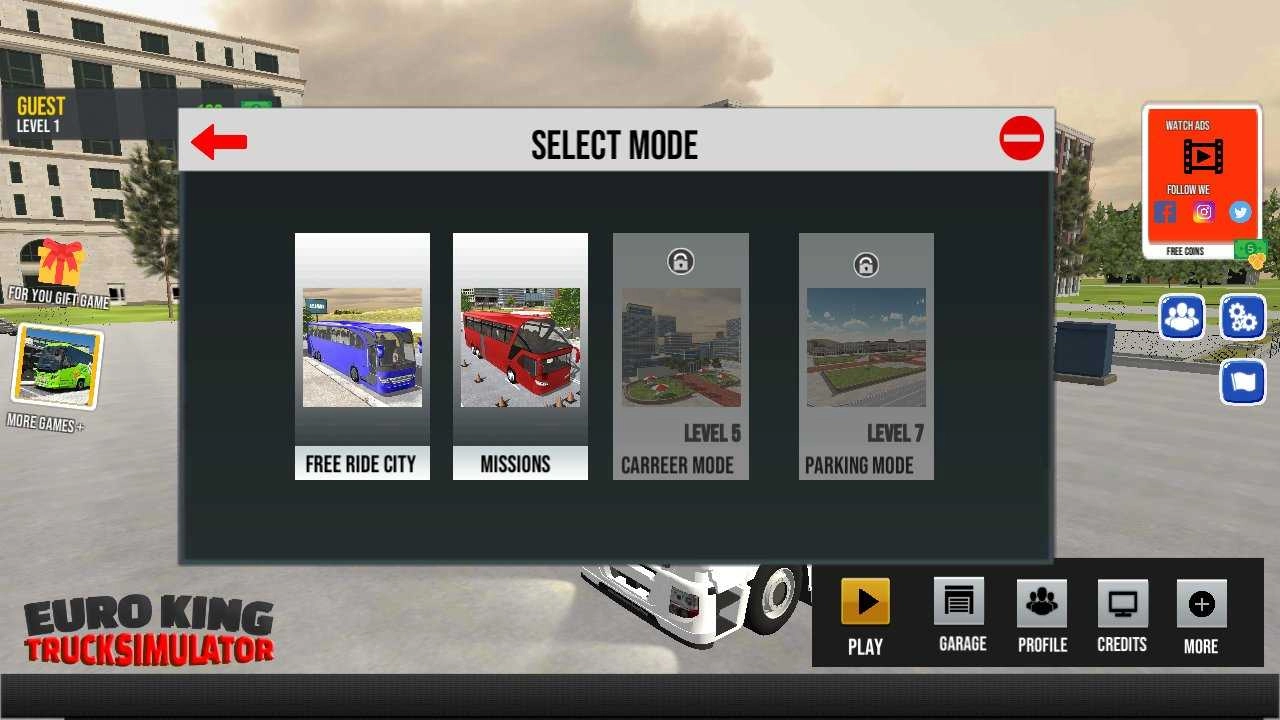The width and height of the screenshot is (1280, 720).
Task: Select the locked Parking Mode card
Action: click(x=866, y=356)
